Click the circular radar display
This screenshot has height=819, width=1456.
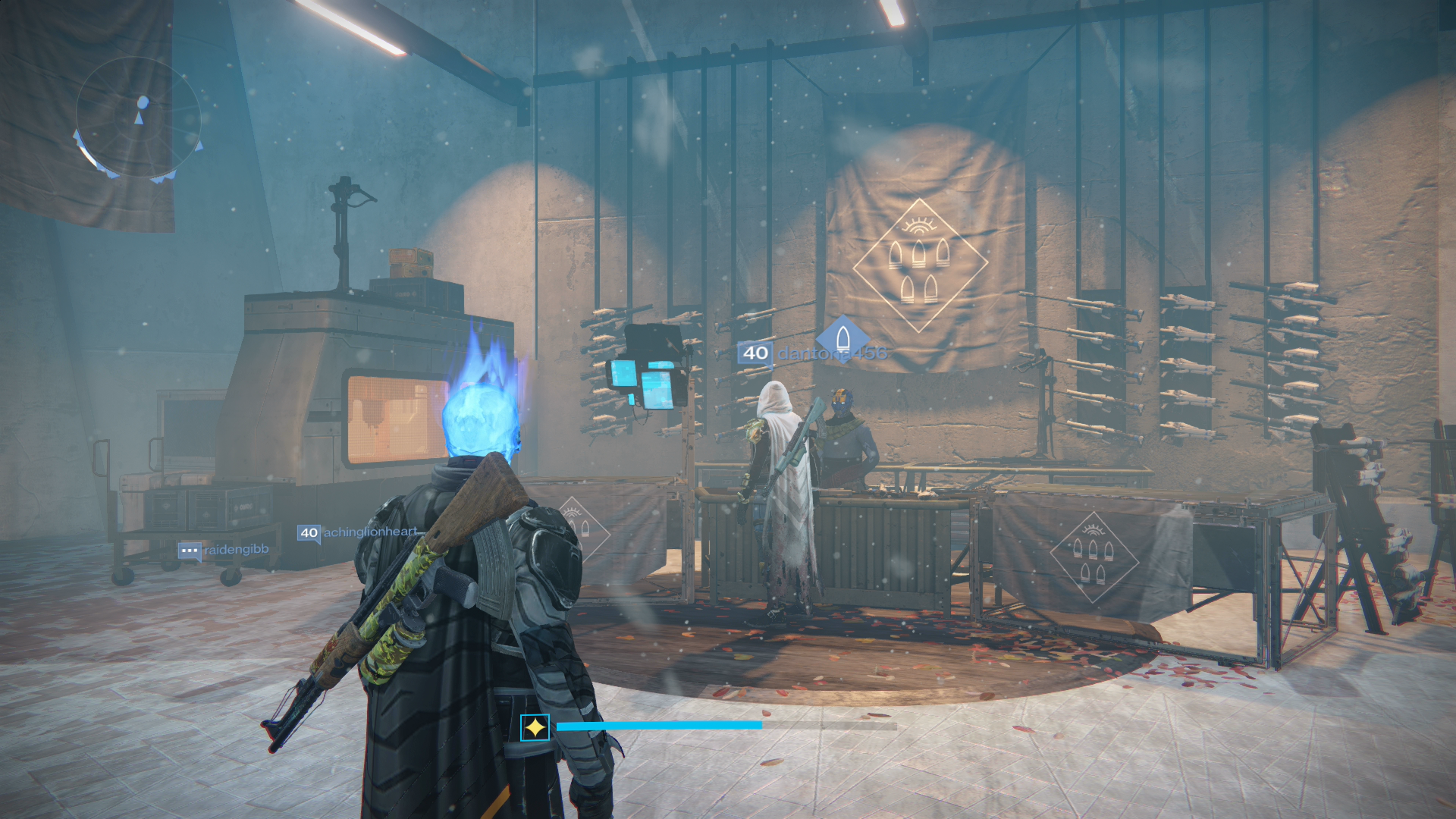138,119
